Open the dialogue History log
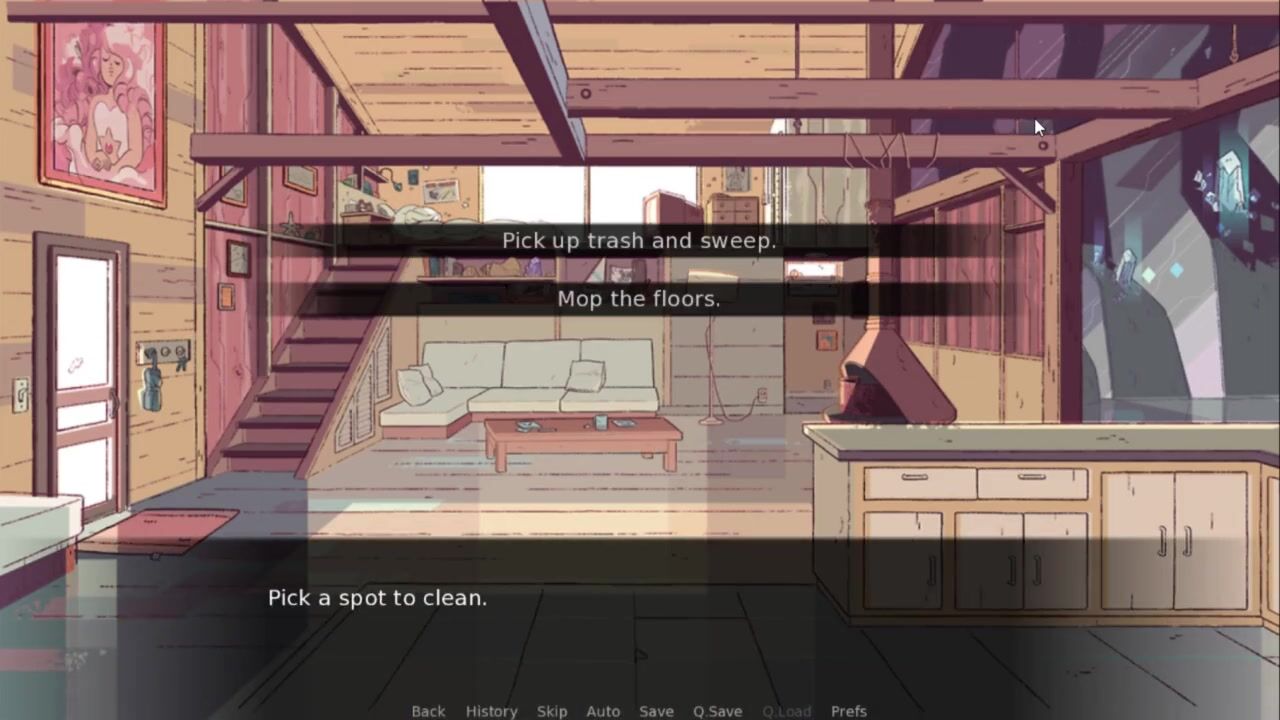The height and width of the screenshot is (720, 1280). pyautogui.click(x=491, y=711)
